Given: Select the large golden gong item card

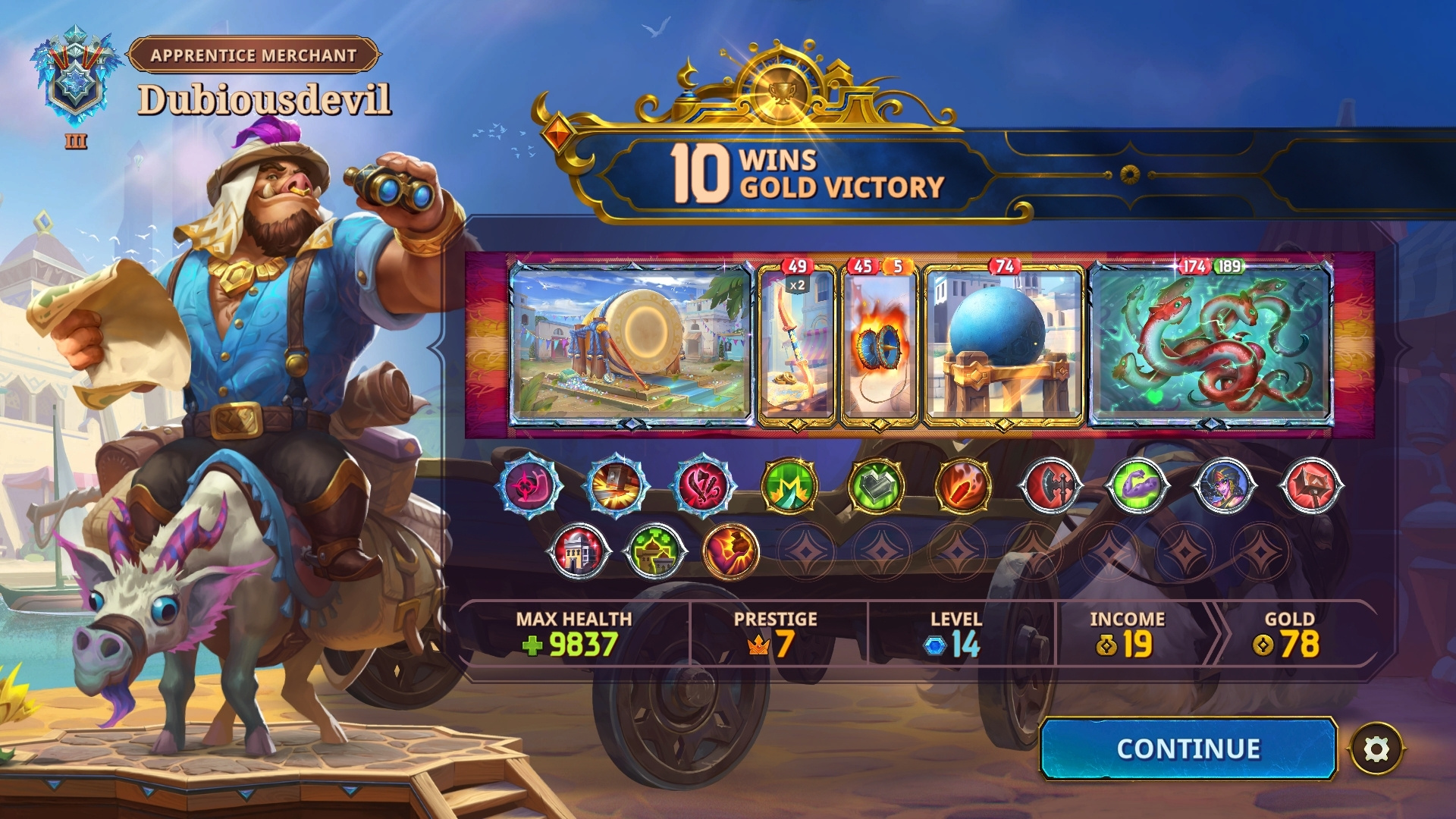Looking at the screenshot, I should 631,344.
